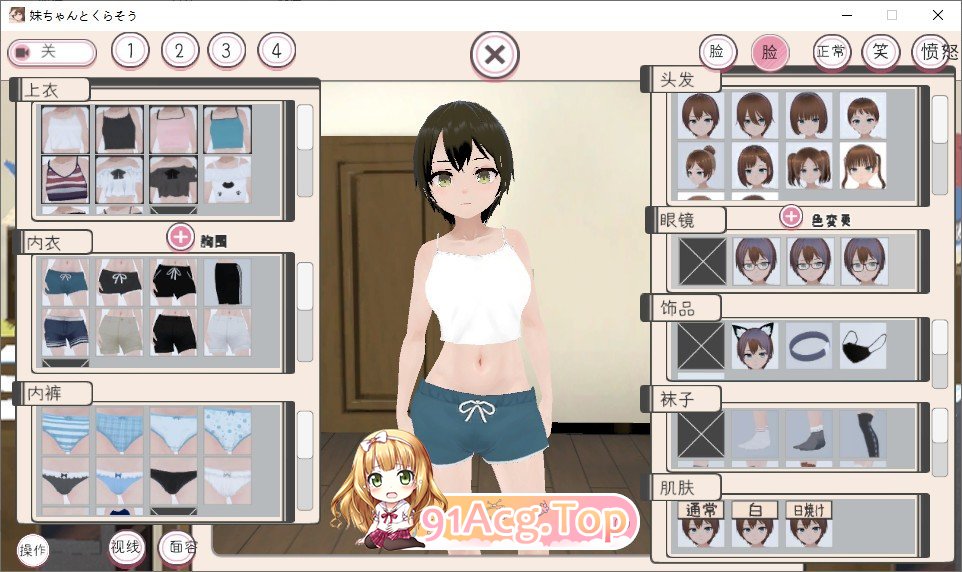The width and height of the screenshot is (962, 572).
Task: Select the pink camisole top
Action: pos(173,129)
